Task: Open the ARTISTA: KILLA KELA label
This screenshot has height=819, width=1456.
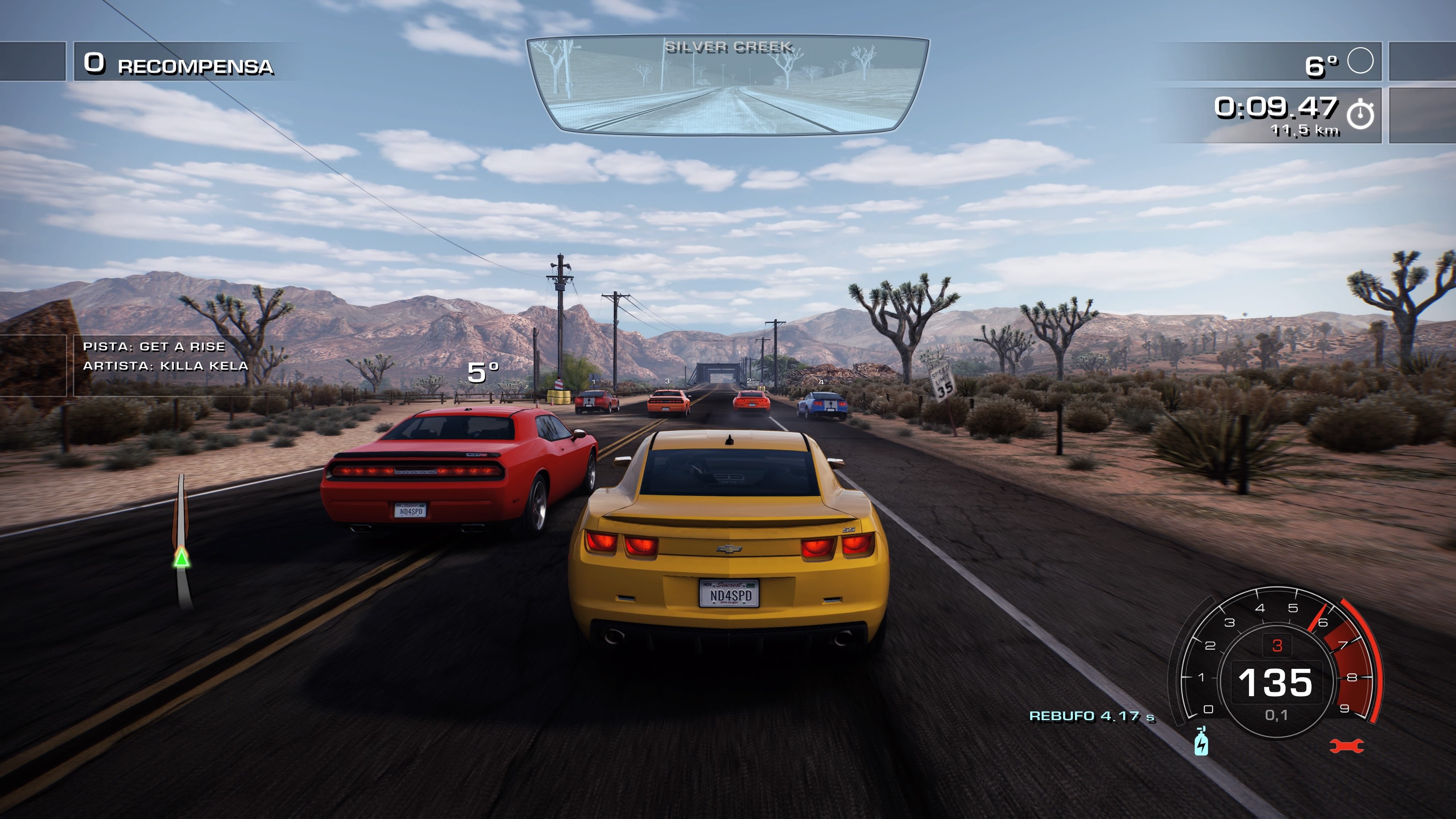Action: point(166,367)
